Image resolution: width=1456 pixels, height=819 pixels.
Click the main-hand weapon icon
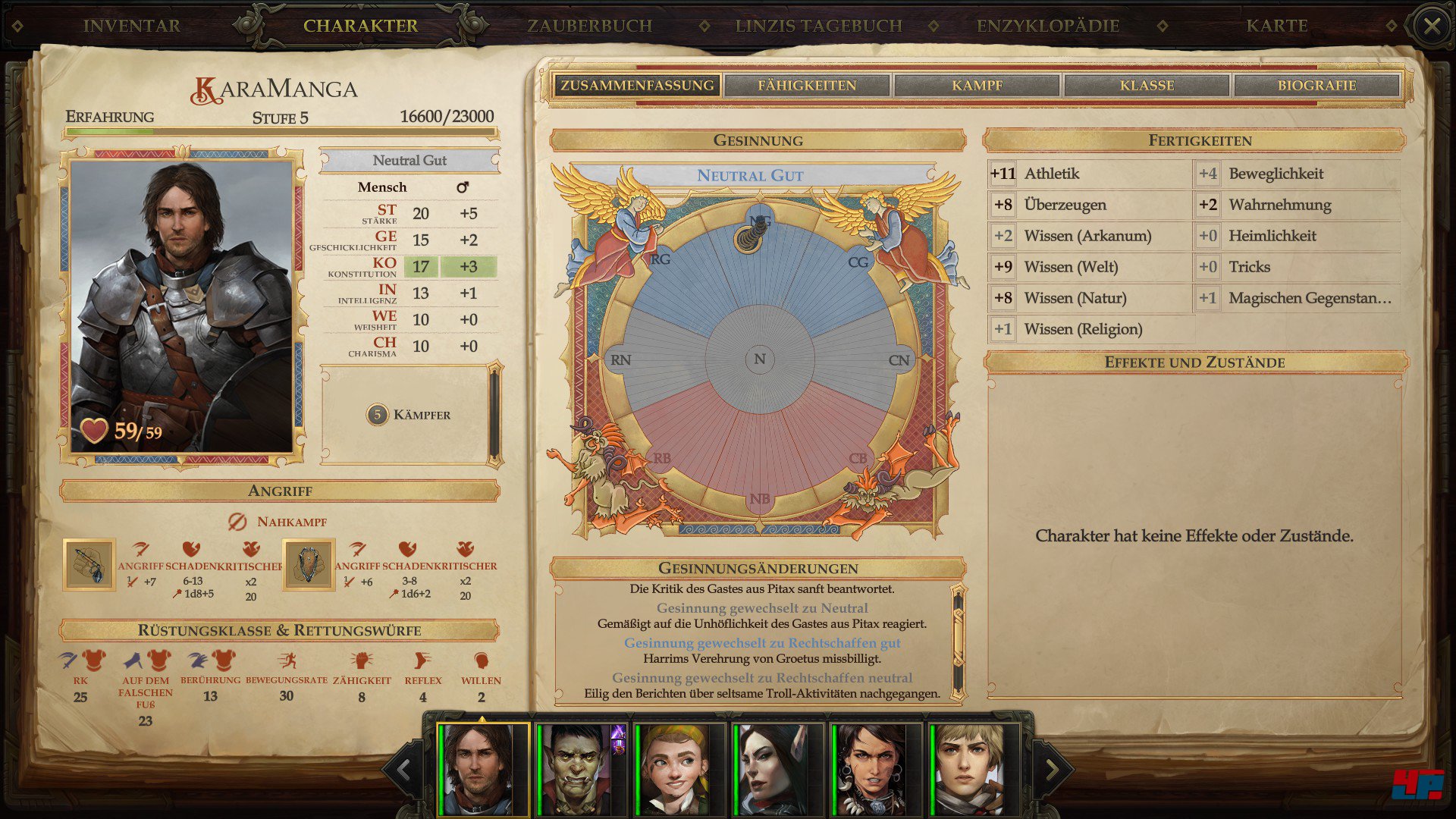pos(89,565)
